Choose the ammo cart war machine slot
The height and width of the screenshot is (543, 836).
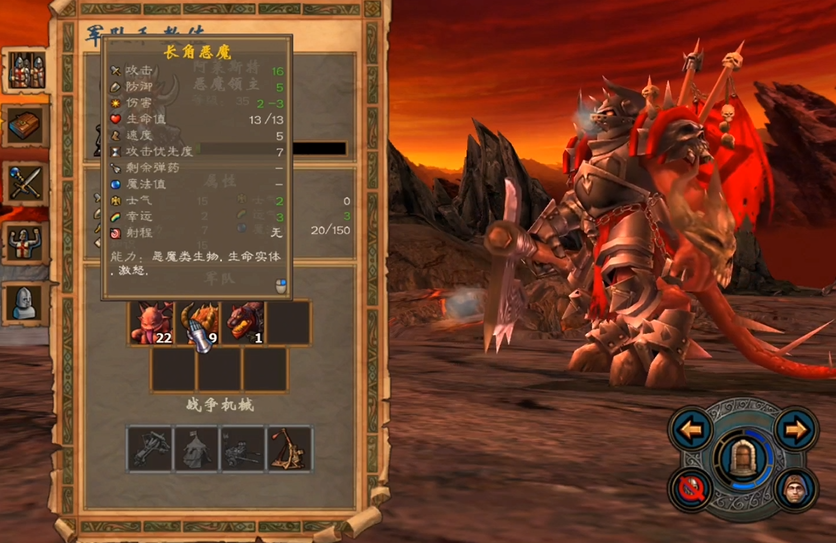tap(243, 449)
